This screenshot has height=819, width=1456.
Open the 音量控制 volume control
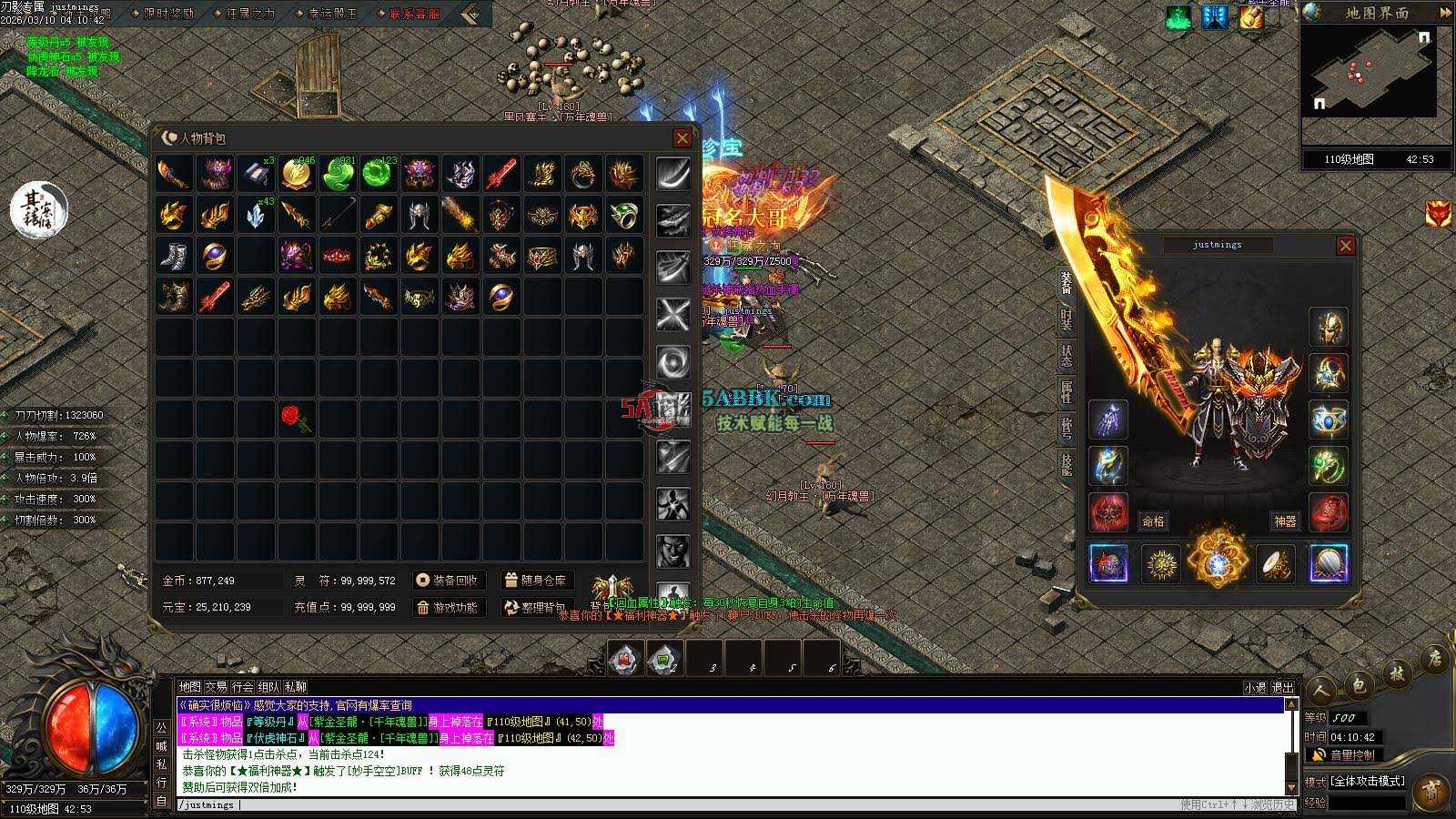[1343, 755]
